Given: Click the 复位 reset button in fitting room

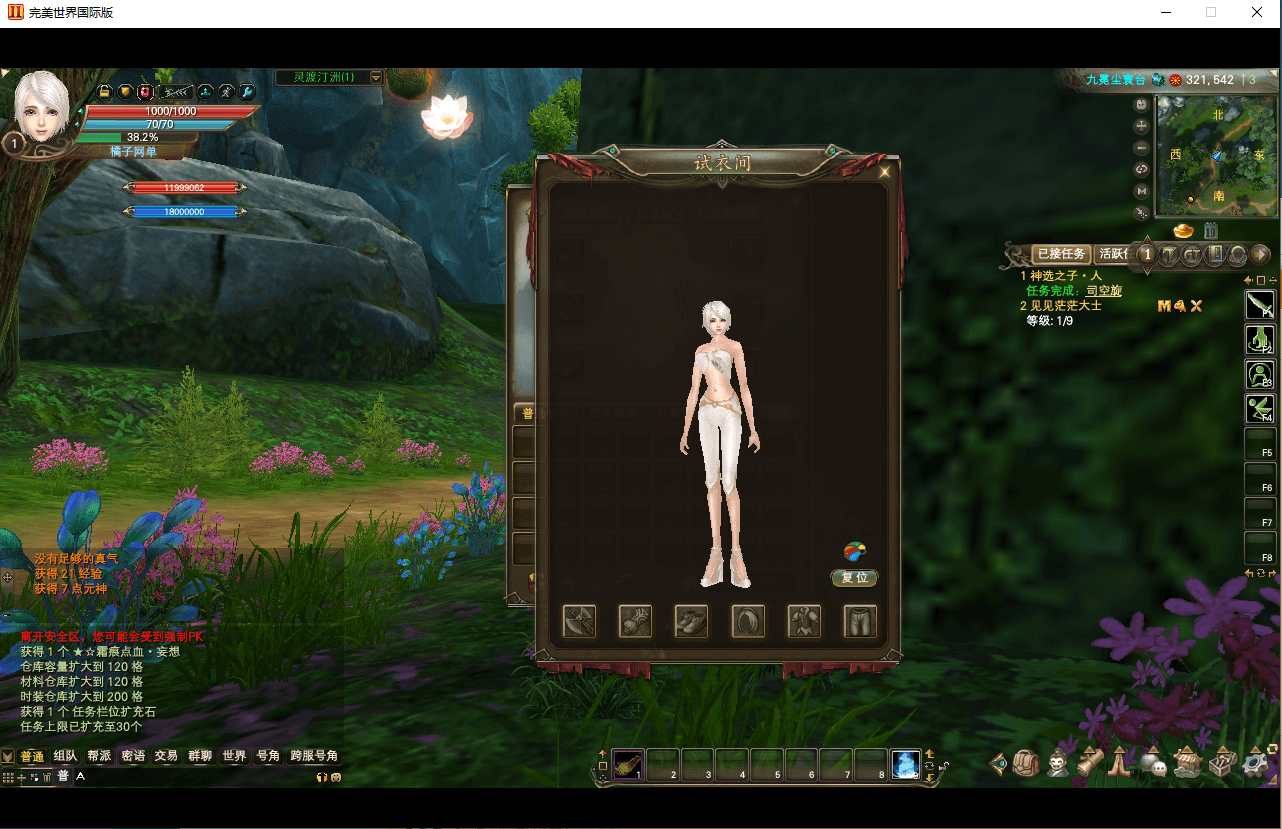Looking at the screenshot, I should 854,578.
